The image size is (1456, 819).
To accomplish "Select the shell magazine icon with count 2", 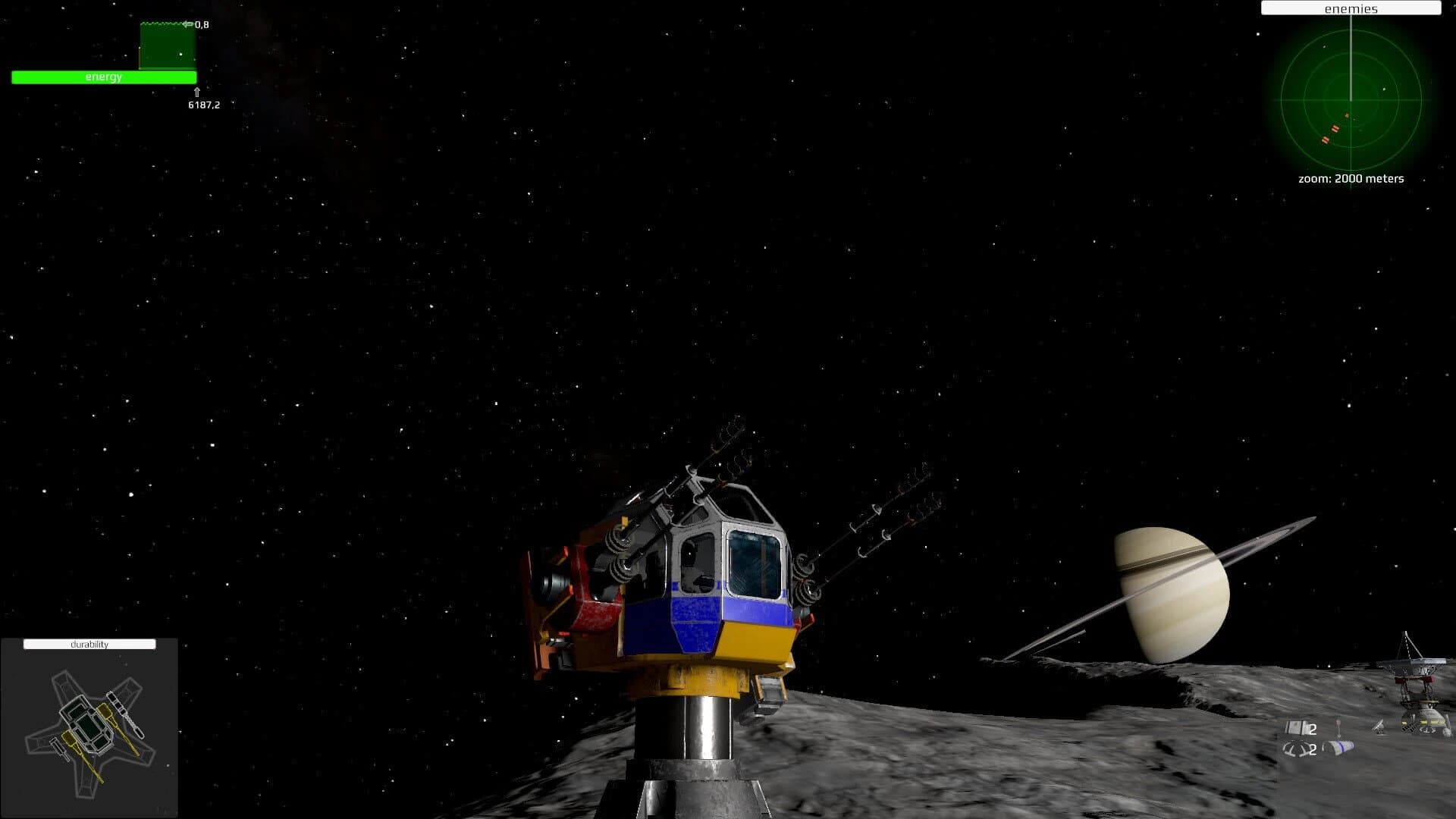I will [x=1296, y=750].
